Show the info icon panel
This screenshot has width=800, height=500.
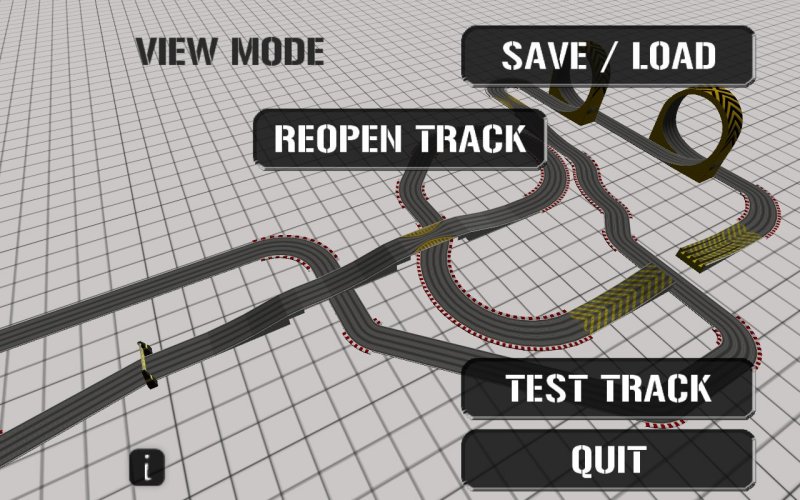click(148, 466)
